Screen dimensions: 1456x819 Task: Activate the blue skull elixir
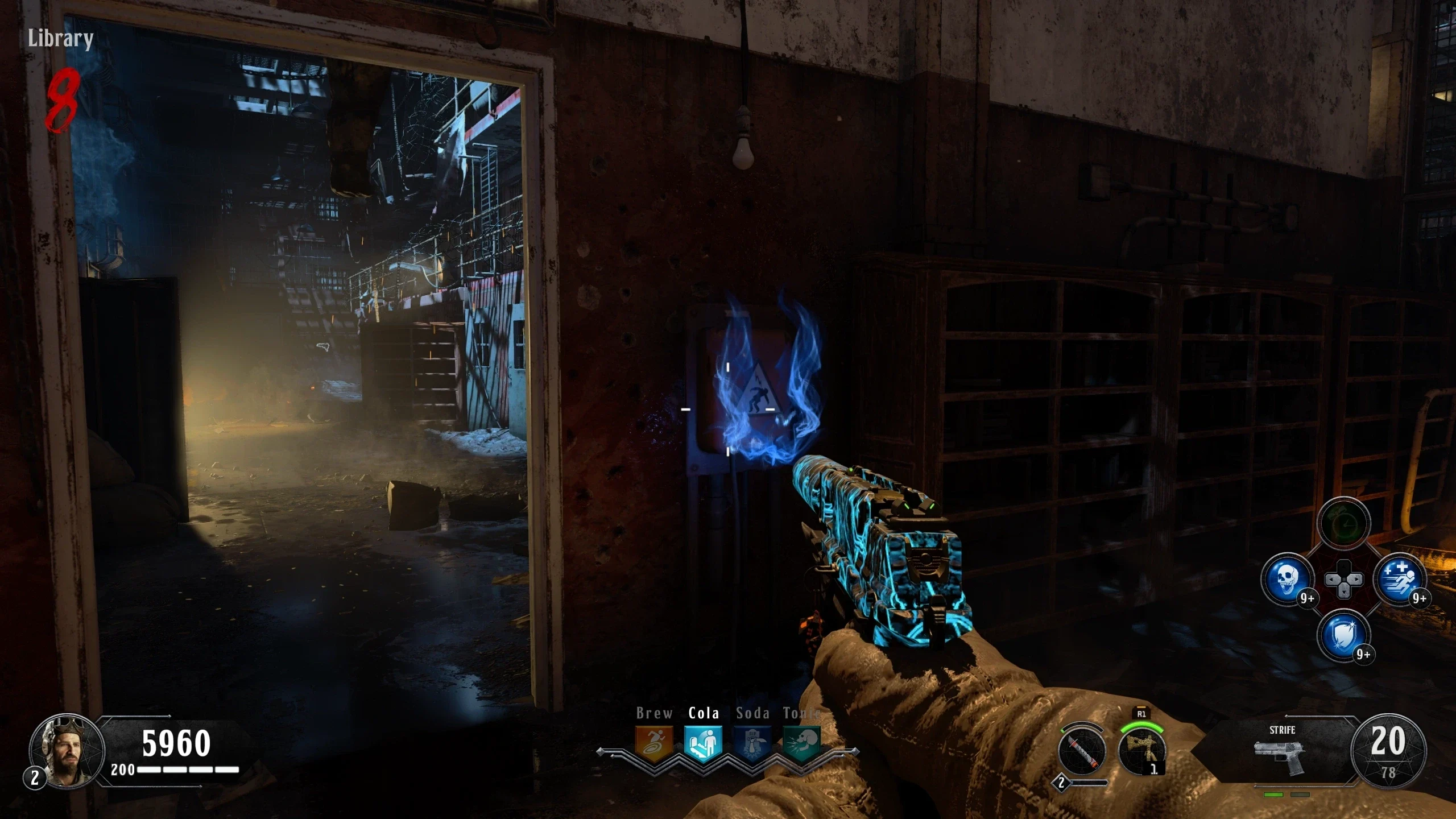coord(1287,580)
